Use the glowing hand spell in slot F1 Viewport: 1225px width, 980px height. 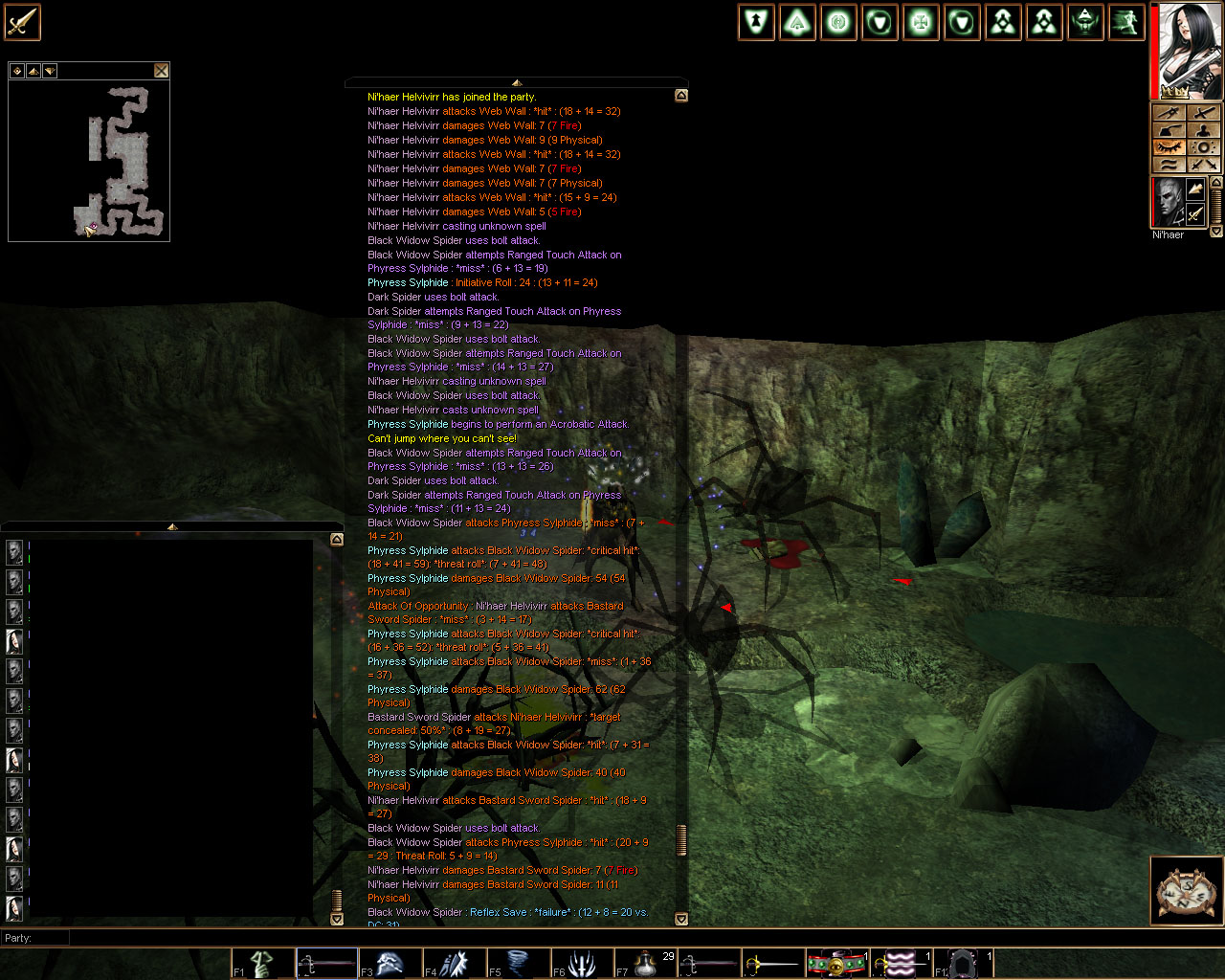coord(261,962)
